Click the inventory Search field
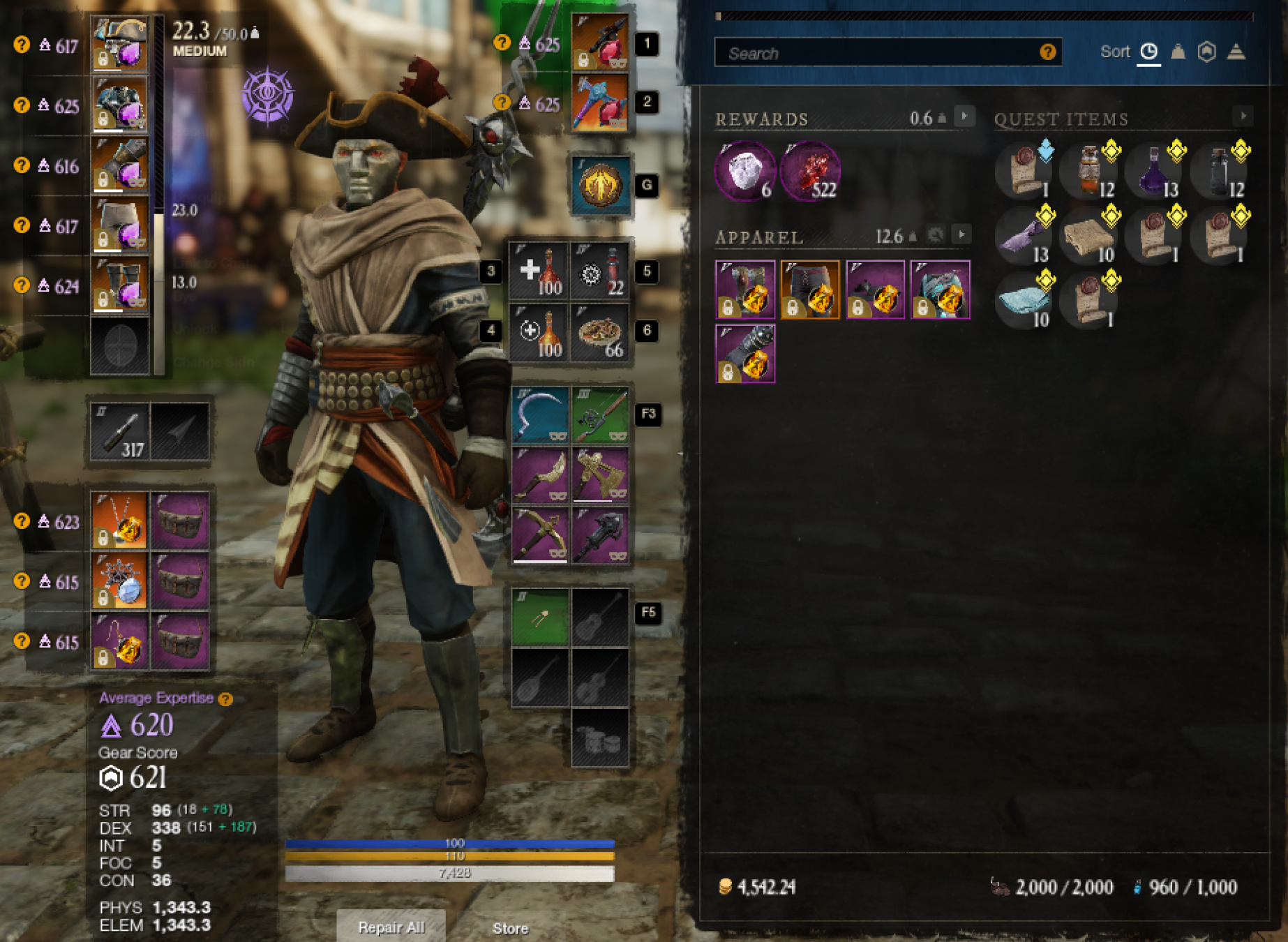 click(x=879, y=53)
